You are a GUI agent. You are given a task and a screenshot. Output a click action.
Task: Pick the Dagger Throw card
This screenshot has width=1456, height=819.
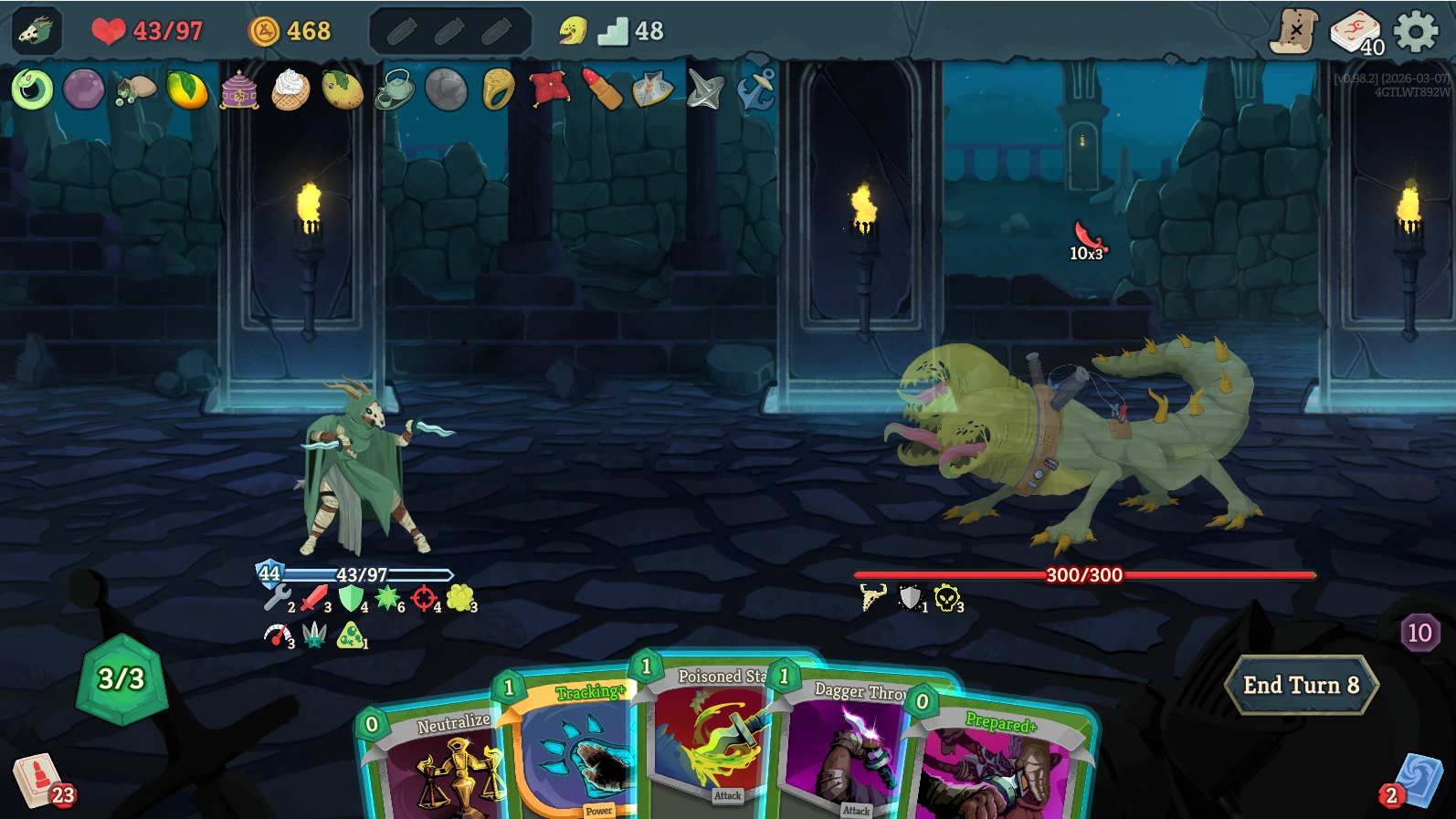coord(845,749)
